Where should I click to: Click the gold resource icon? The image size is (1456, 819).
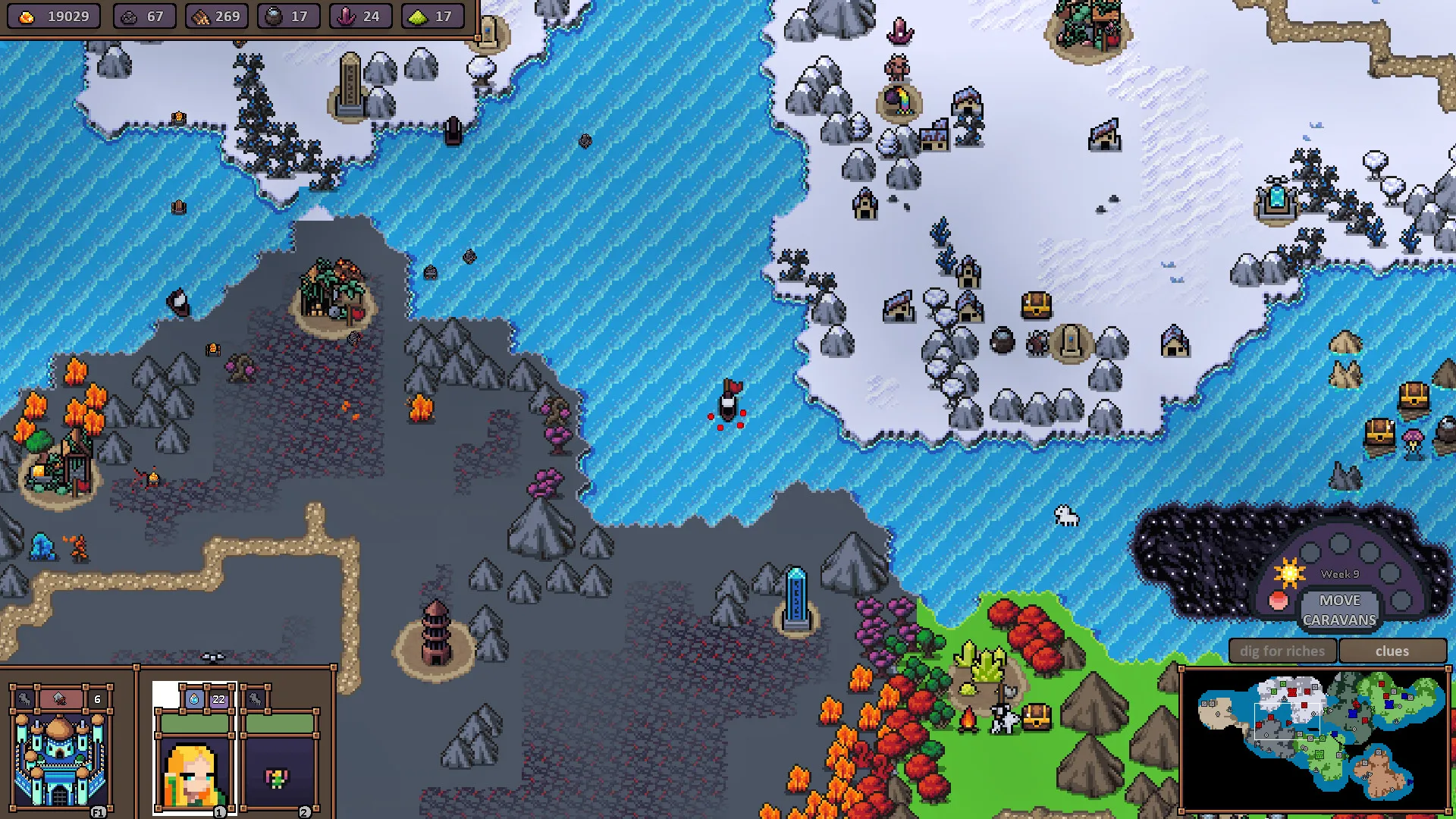pos(27,15)
